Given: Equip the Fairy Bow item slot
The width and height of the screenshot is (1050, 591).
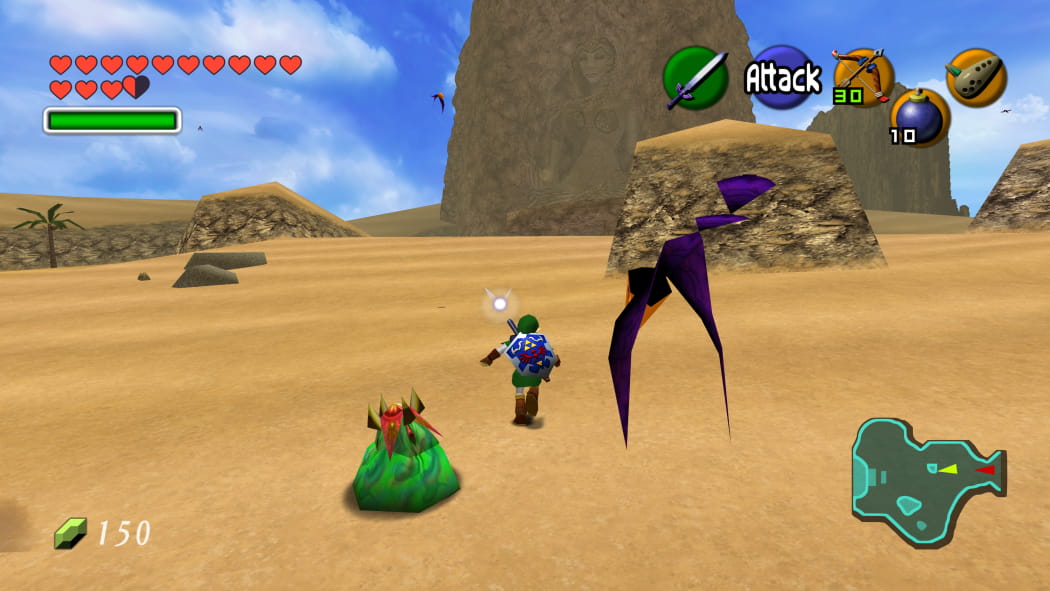Looking at the screenshot, I should (x=862, y=76).
